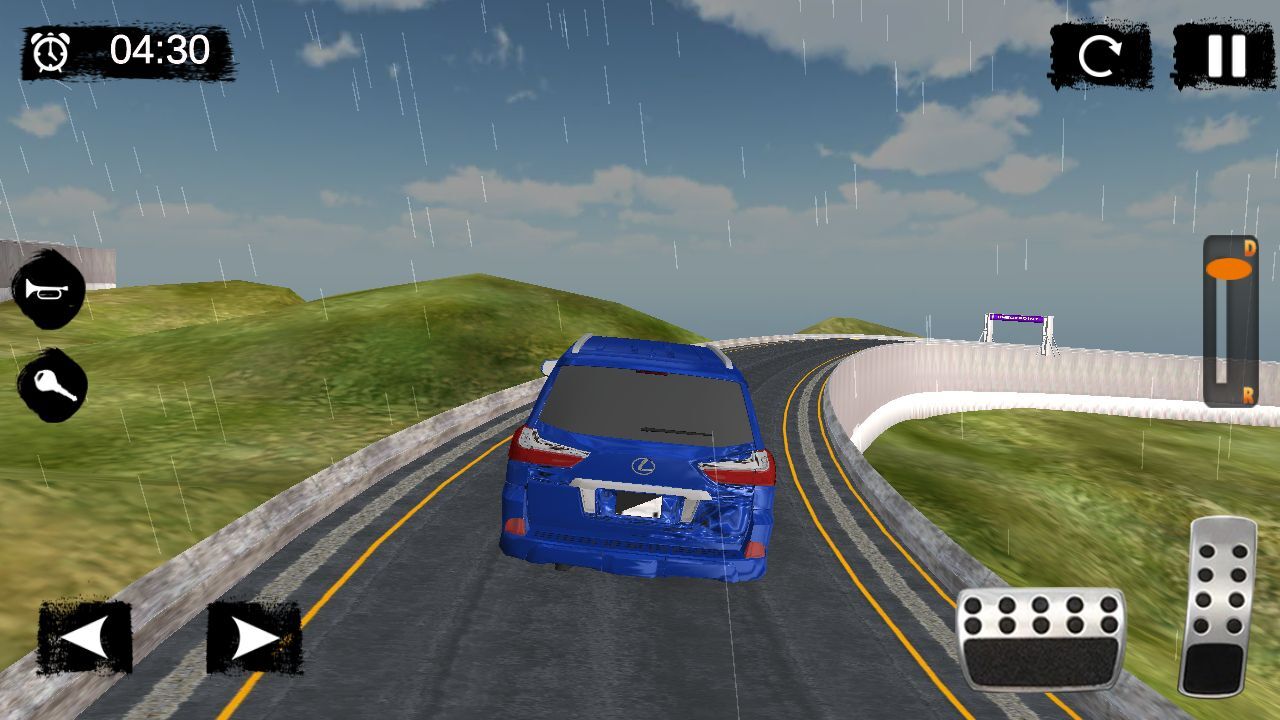Pause the game
Image resolution: width=1280 pixels, height=720 pixels.
point(1223,56)
